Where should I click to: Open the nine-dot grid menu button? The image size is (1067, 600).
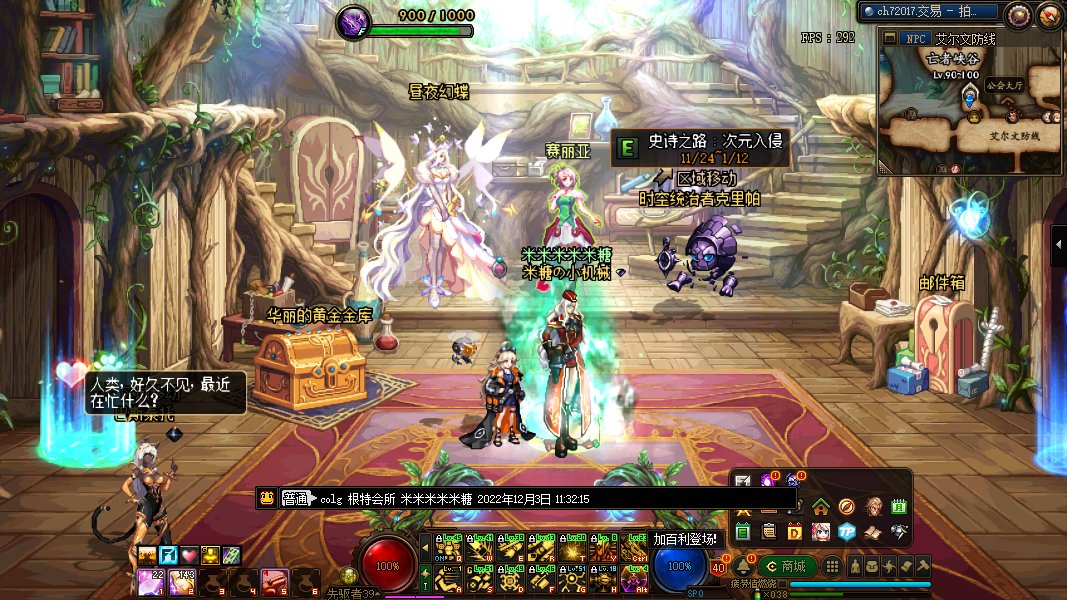tap(832, 566)
